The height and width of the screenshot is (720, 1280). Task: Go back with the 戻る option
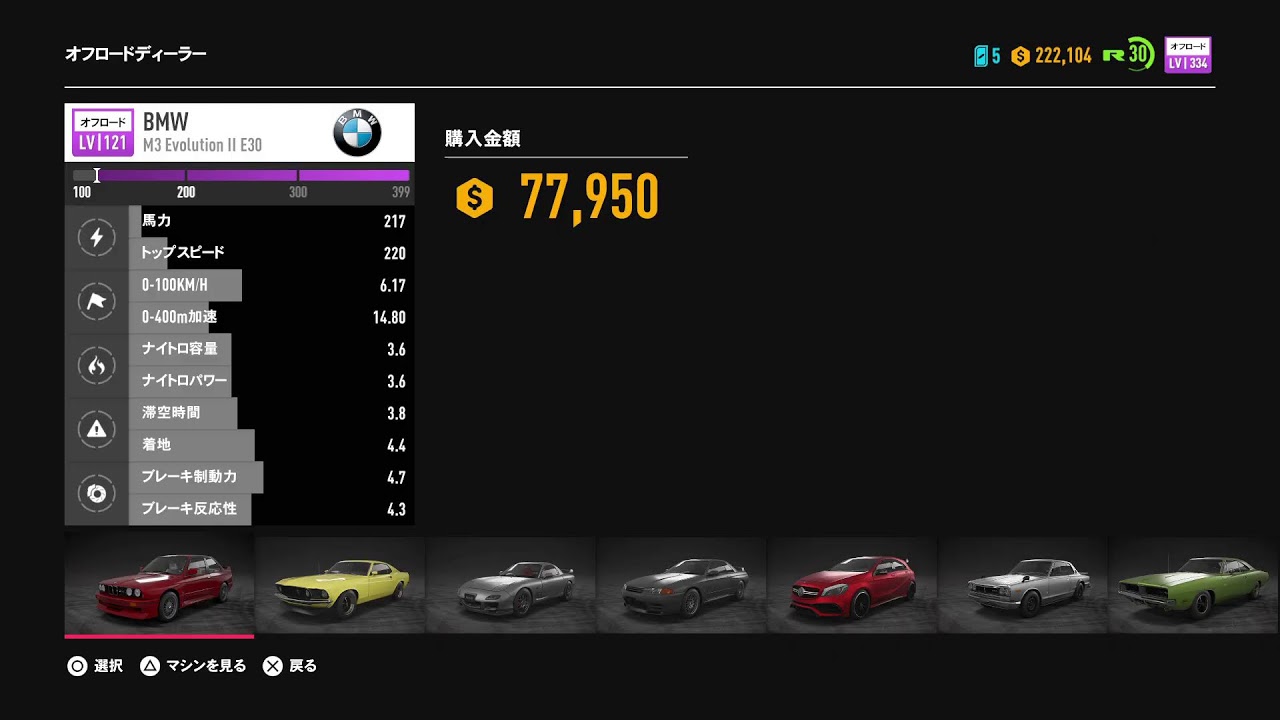tap(290, 666)
